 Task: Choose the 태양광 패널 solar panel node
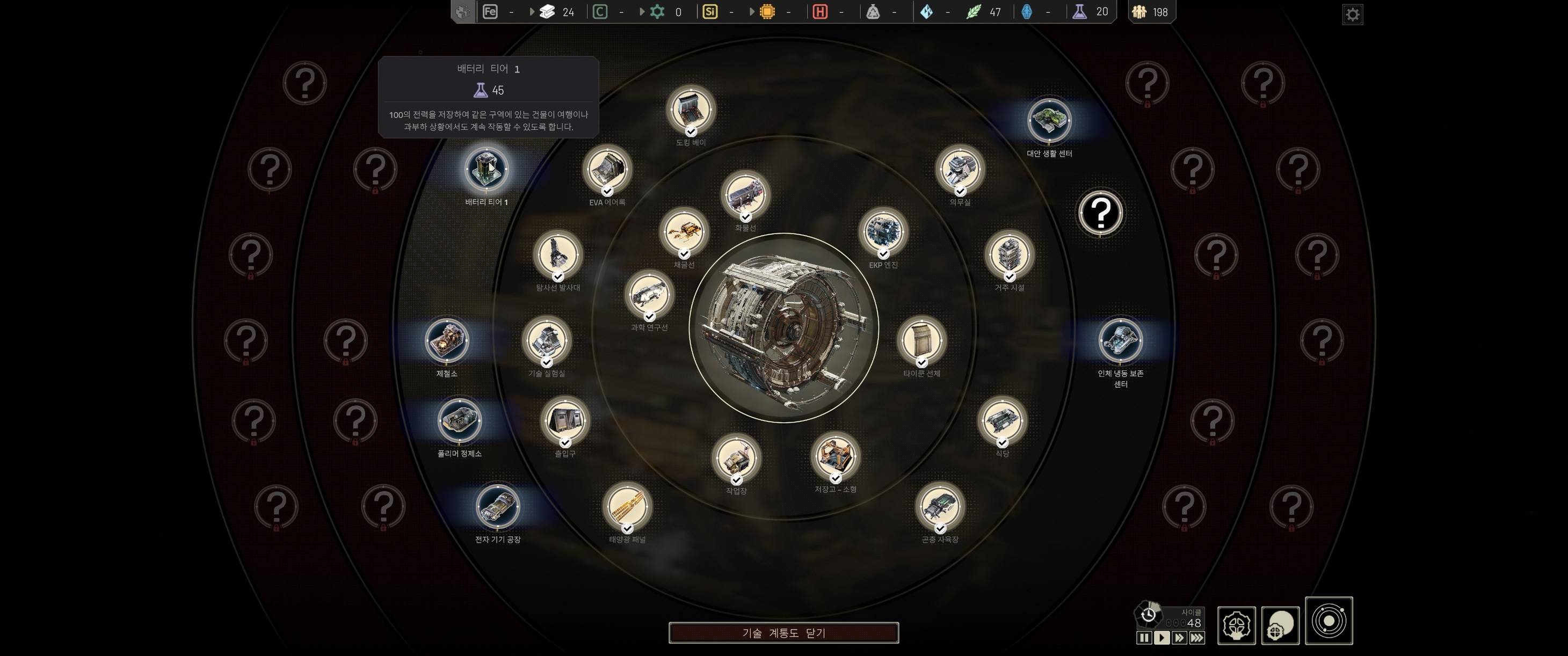pyautogui.click(x=627, y=506)
